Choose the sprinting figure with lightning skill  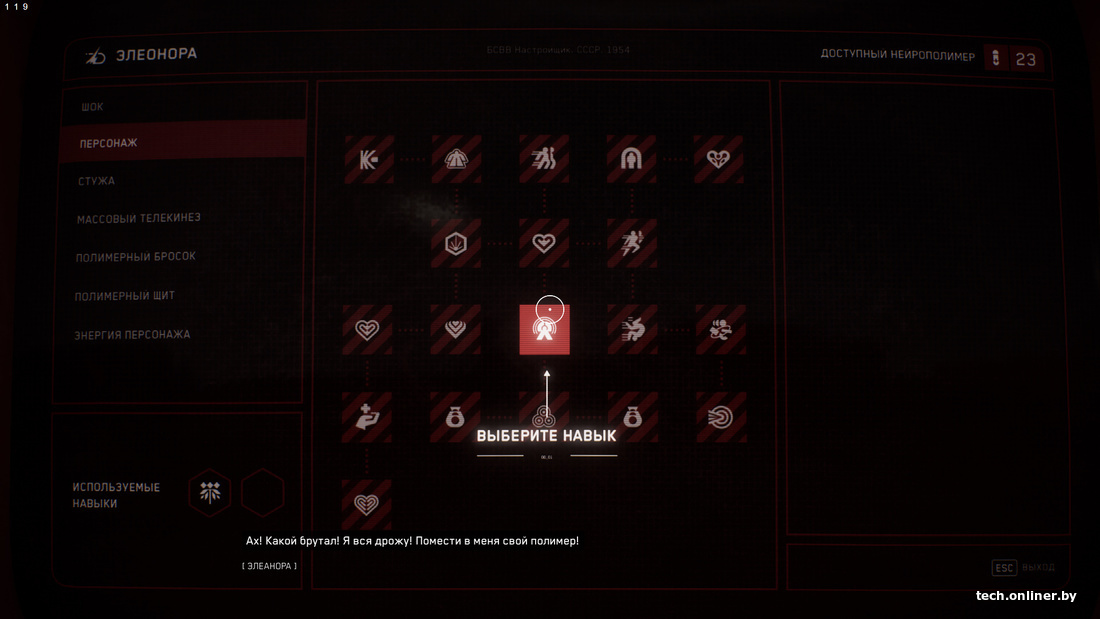pos(631,243)
